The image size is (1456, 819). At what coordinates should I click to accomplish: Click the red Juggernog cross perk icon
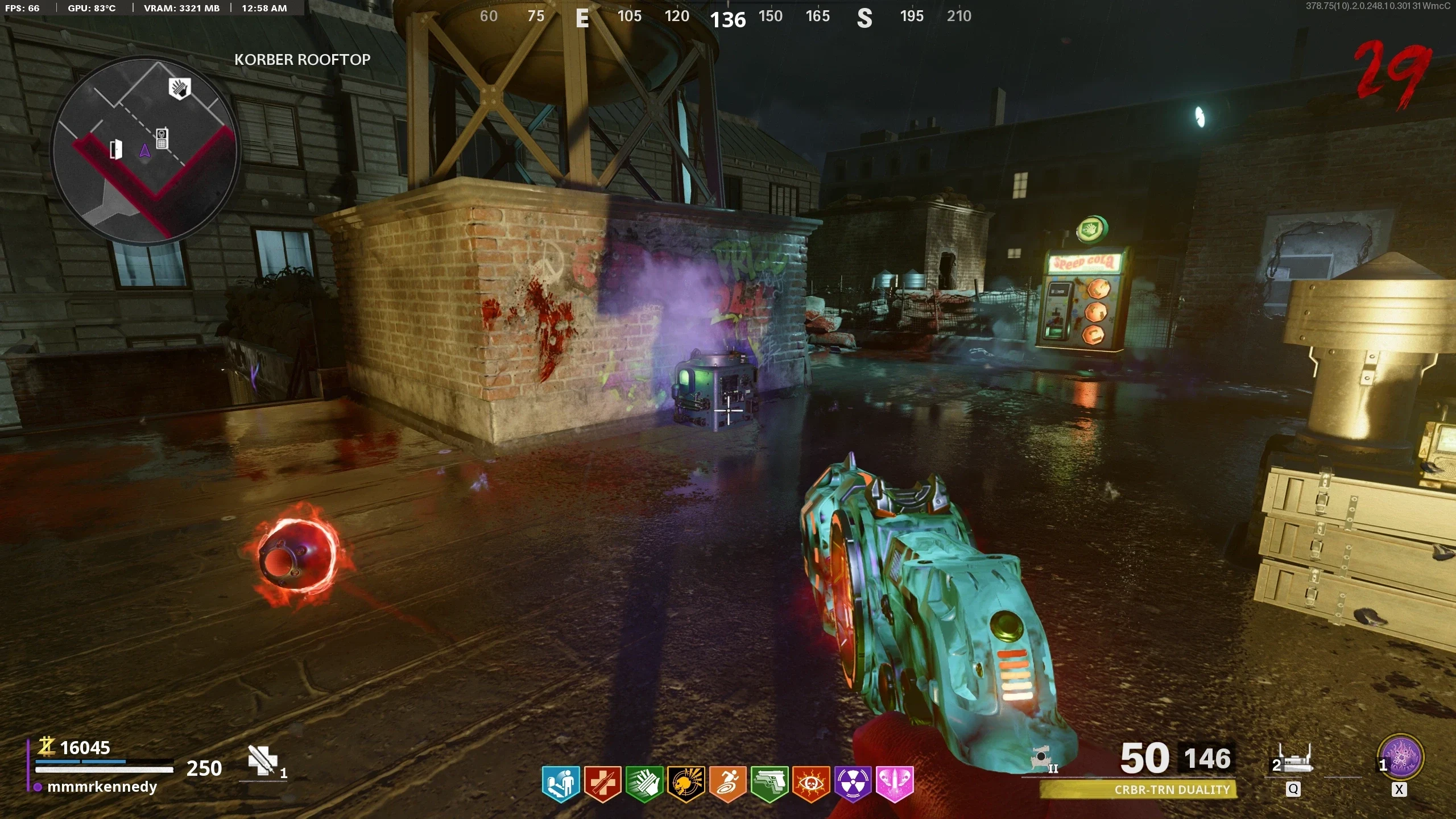click(603, 784)
